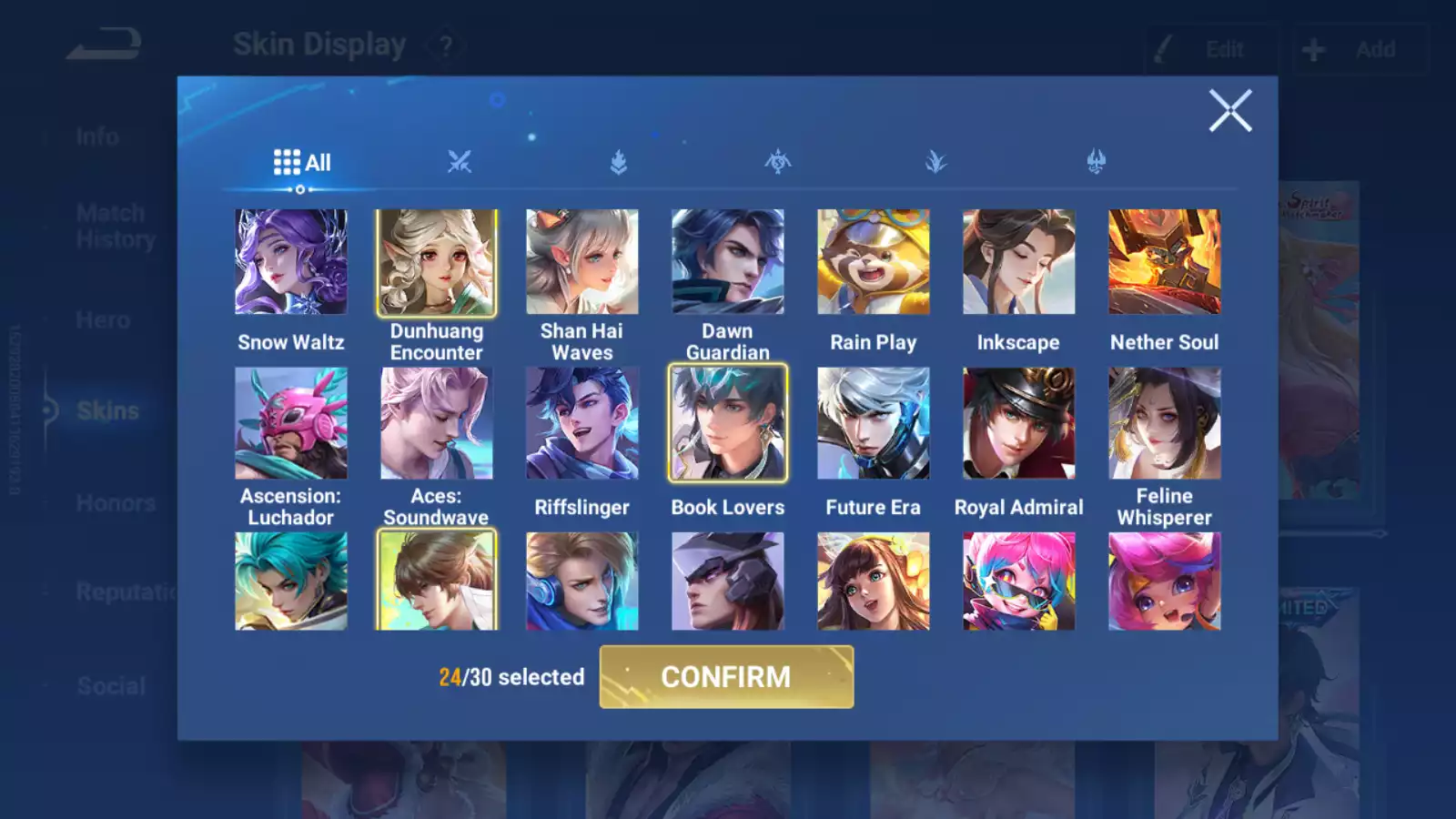Close the skin selection popup
Screen dimensions: 1456x819
1229,111
